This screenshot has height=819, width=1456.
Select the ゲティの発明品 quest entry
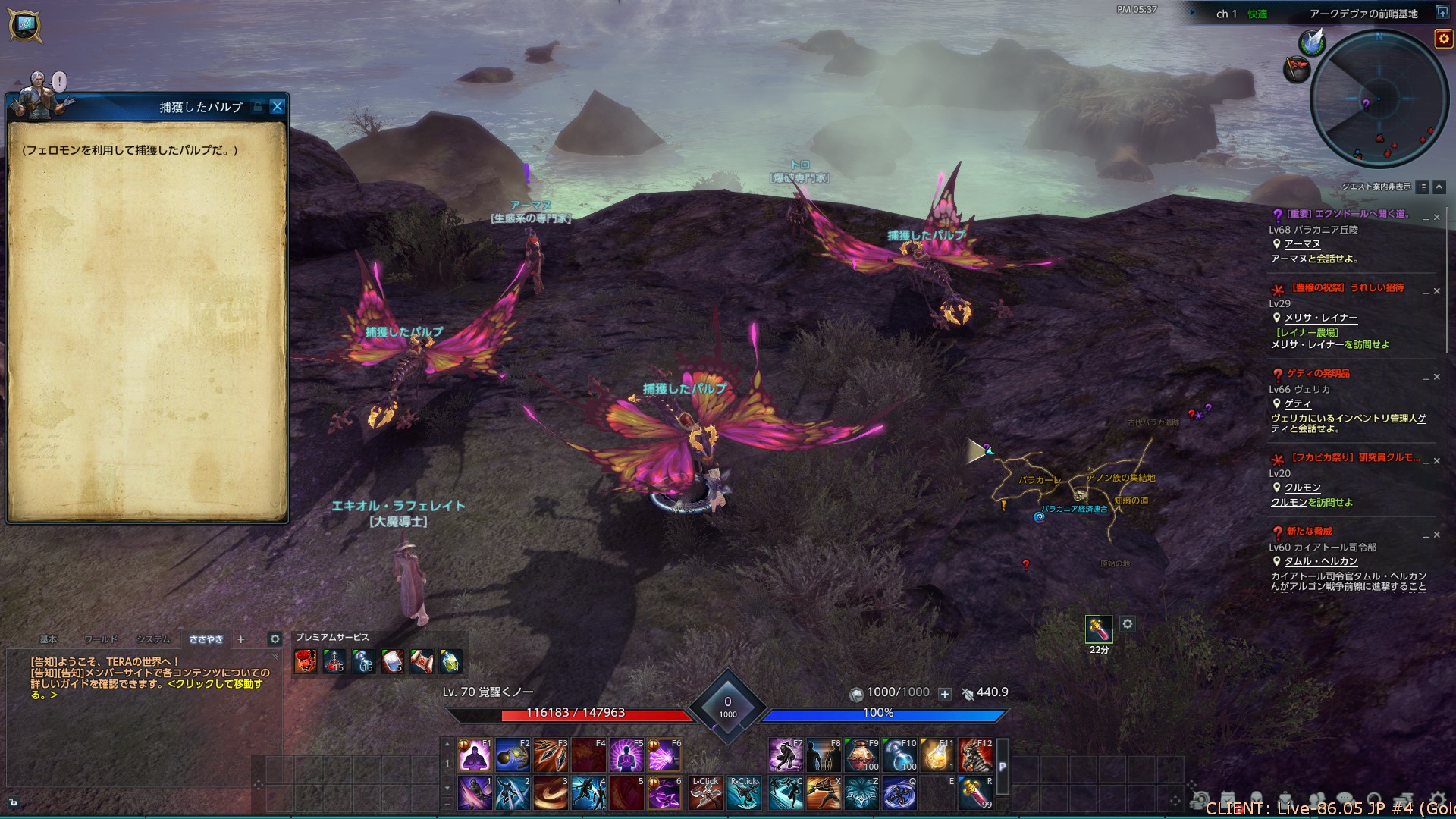coord(1318,373)
